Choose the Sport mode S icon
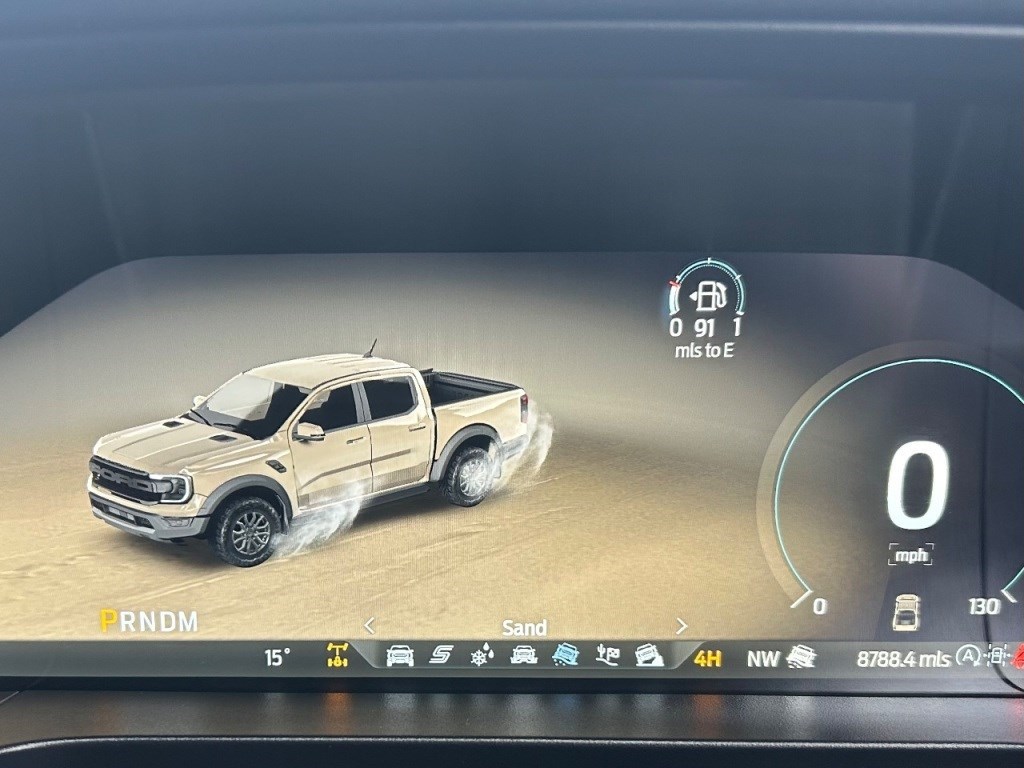1024x768 pixels. click(441, 656)
